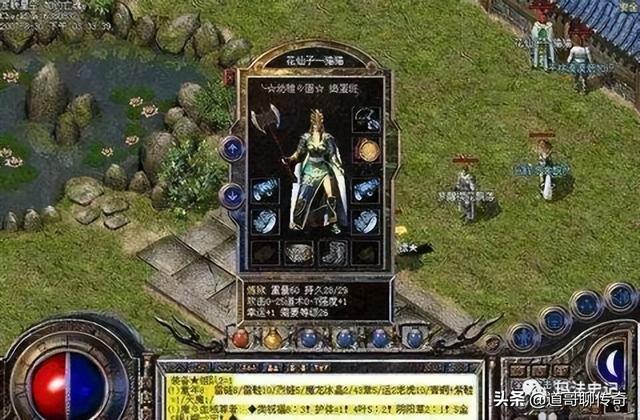Select the equipped helmet slot
640x420 pixels.
367,121
